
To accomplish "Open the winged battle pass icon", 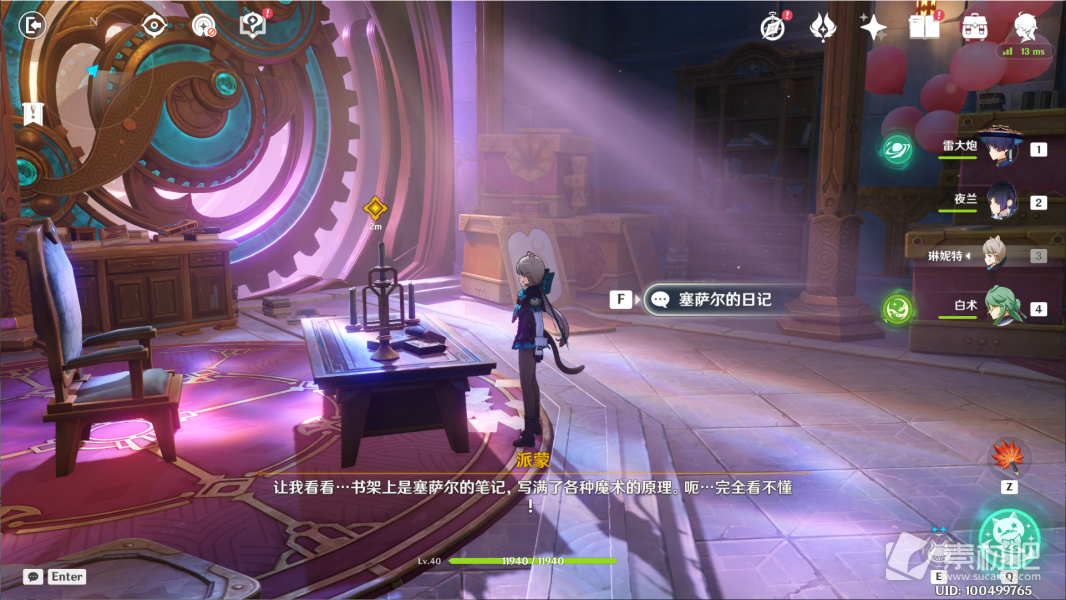I will coord(823,27).
